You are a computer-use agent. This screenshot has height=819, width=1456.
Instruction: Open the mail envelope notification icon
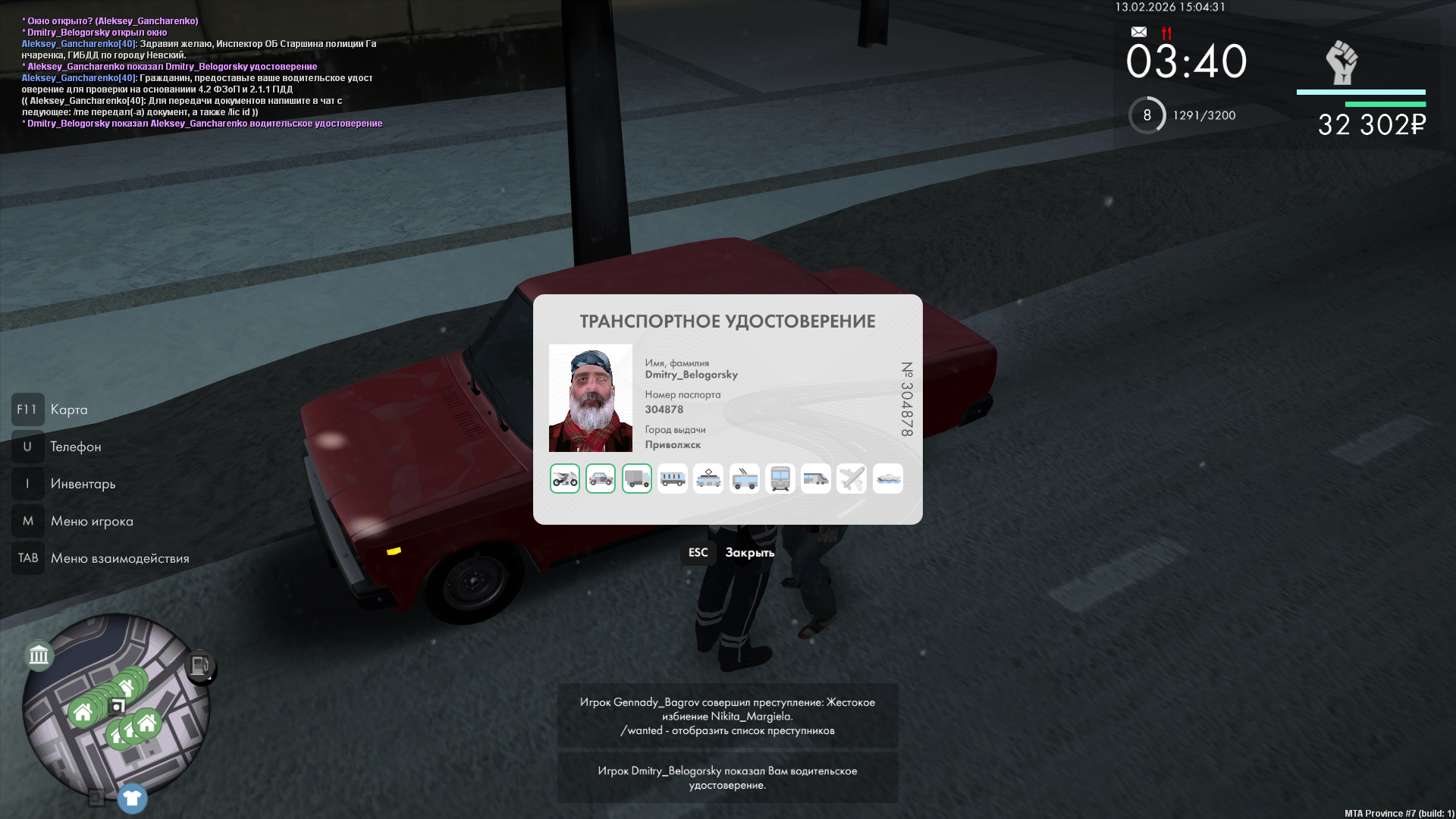pyautogui.click(x=1139, y=32)
